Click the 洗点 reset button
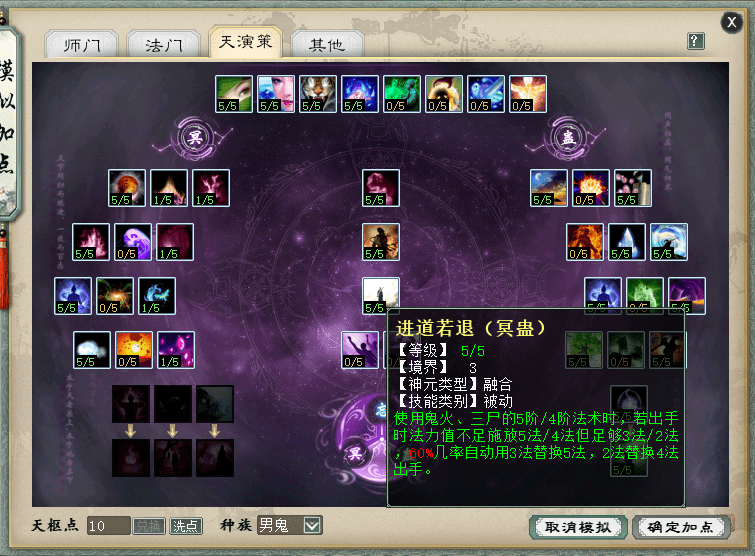The height and width of the screenshot is (556, 755). click(x=185, y=525)
